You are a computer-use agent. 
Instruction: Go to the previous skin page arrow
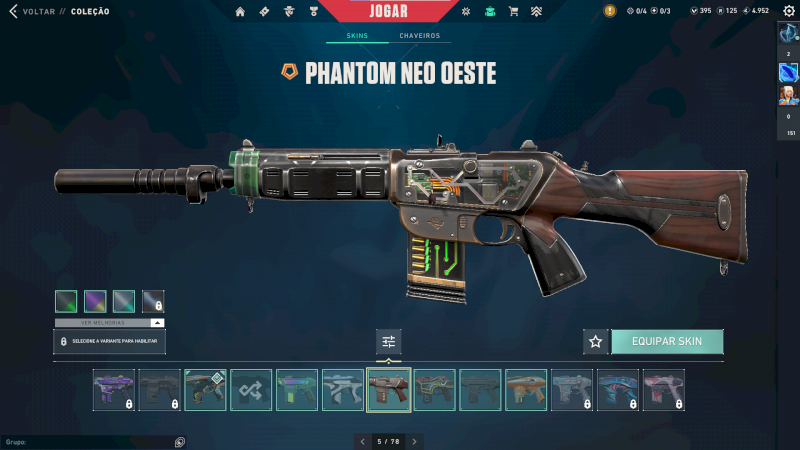[x=362, y=441]
